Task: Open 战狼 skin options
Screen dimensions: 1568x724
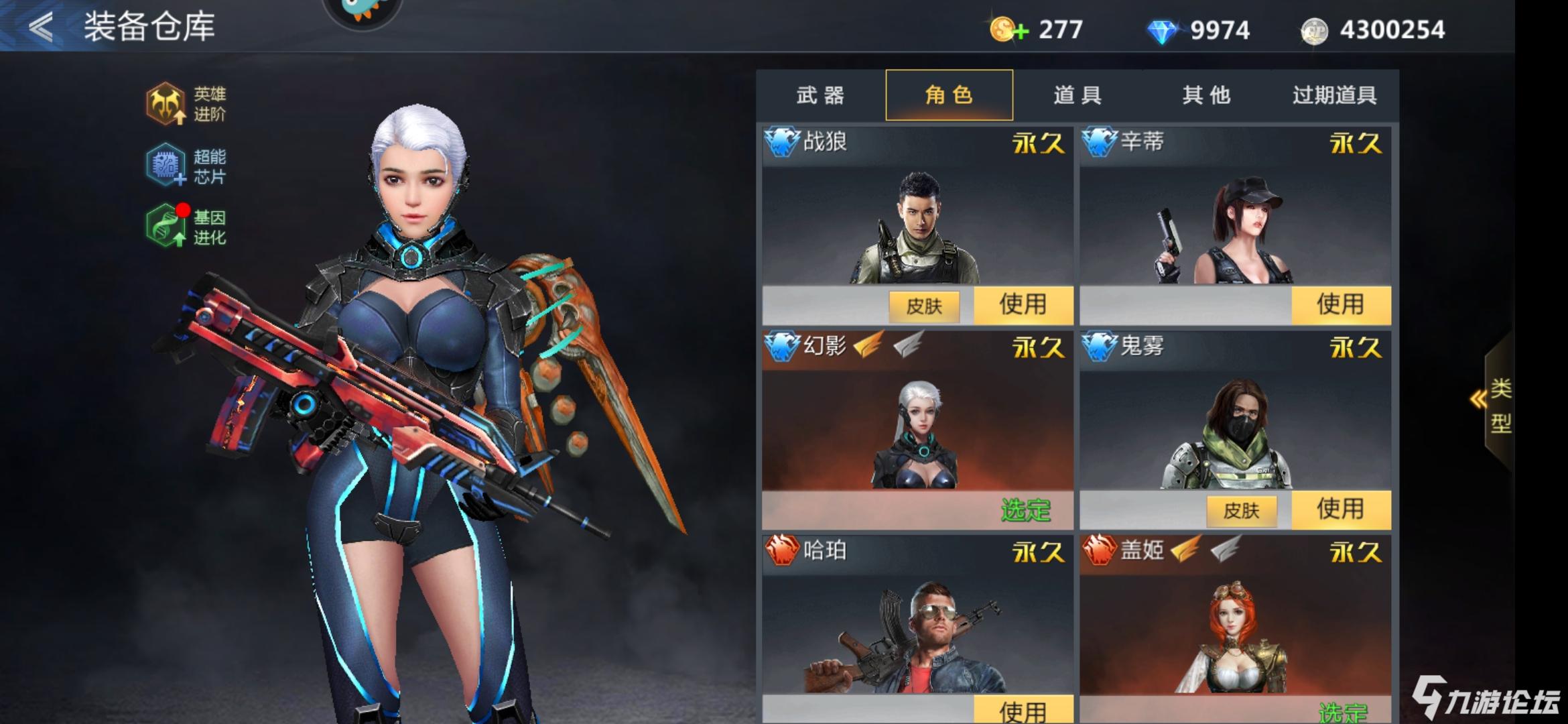Action: pyautogui.click(x=924, y=306)
